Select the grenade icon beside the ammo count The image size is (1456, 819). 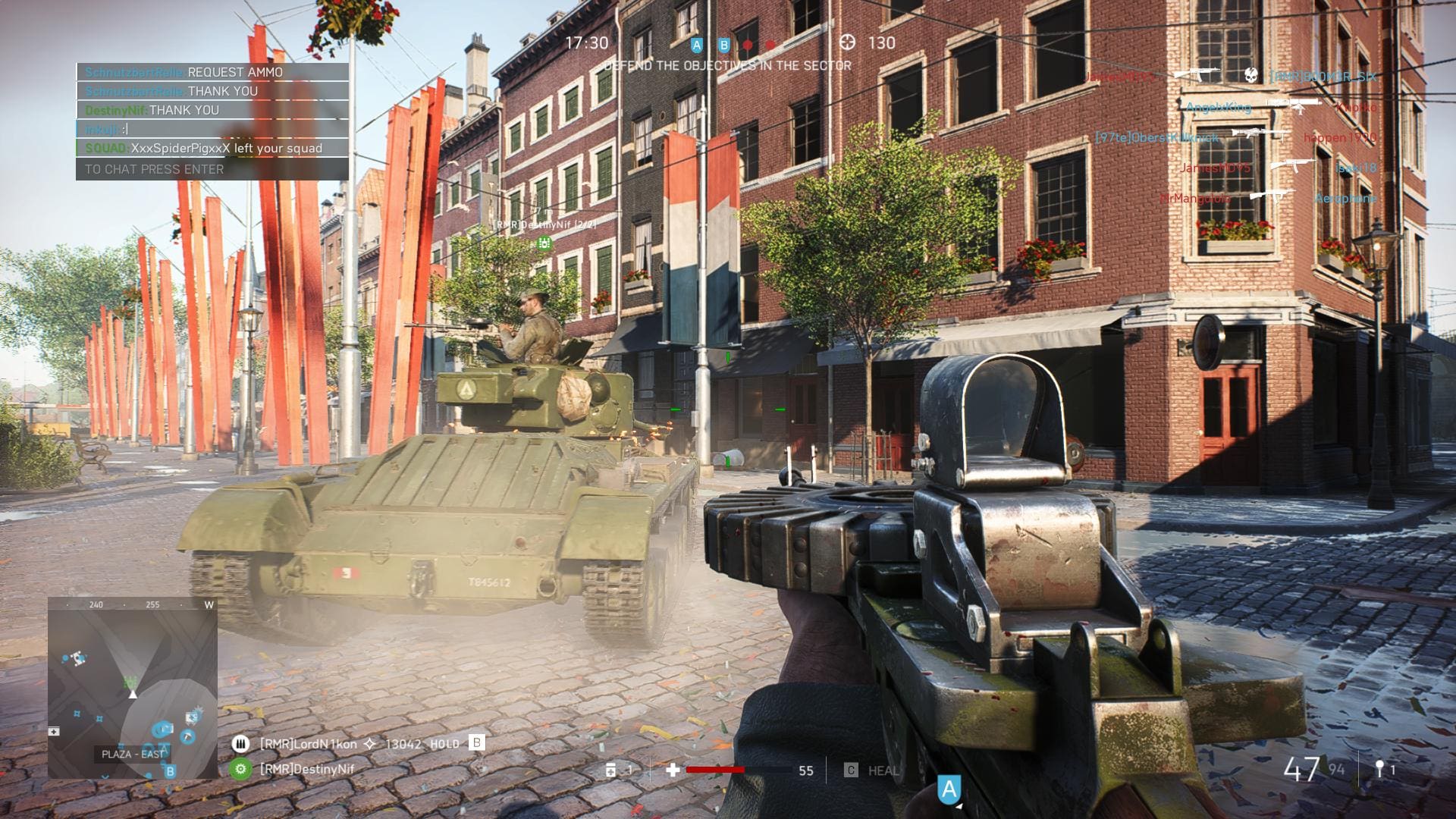(1379, 769)
